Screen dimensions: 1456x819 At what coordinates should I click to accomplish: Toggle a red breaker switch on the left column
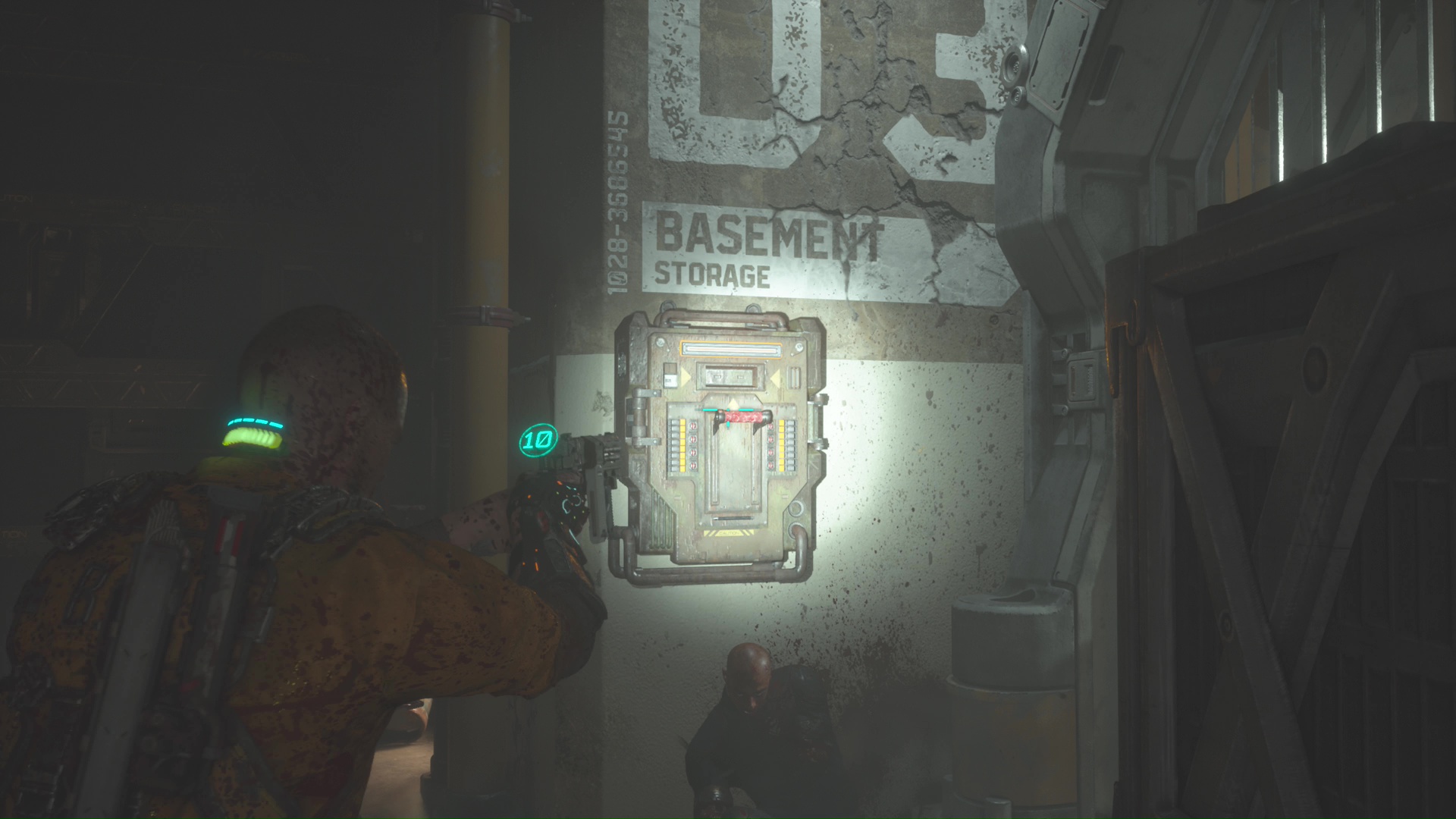click(692, 438)
